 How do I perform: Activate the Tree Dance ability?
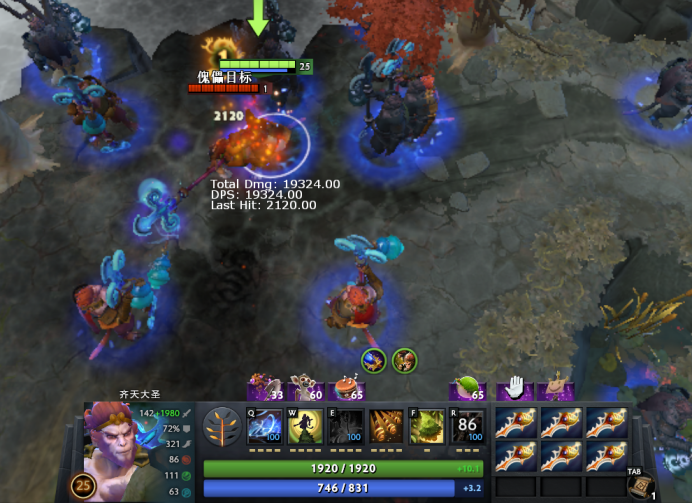pyautogui.click(x=305, y=427)
